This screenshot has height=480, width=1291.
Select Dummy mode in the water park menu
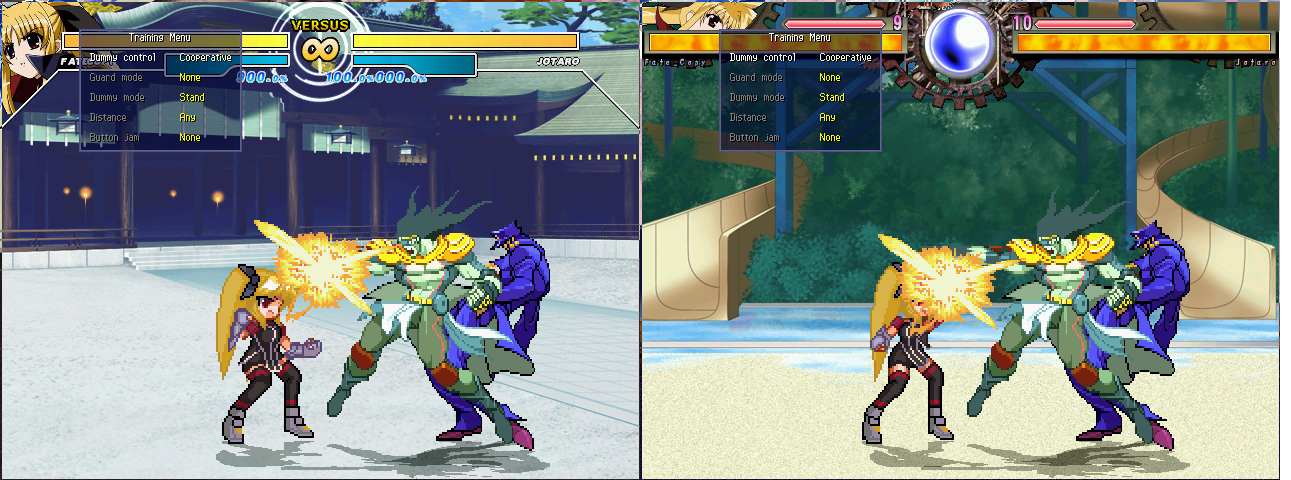click(x=757, y=98)
